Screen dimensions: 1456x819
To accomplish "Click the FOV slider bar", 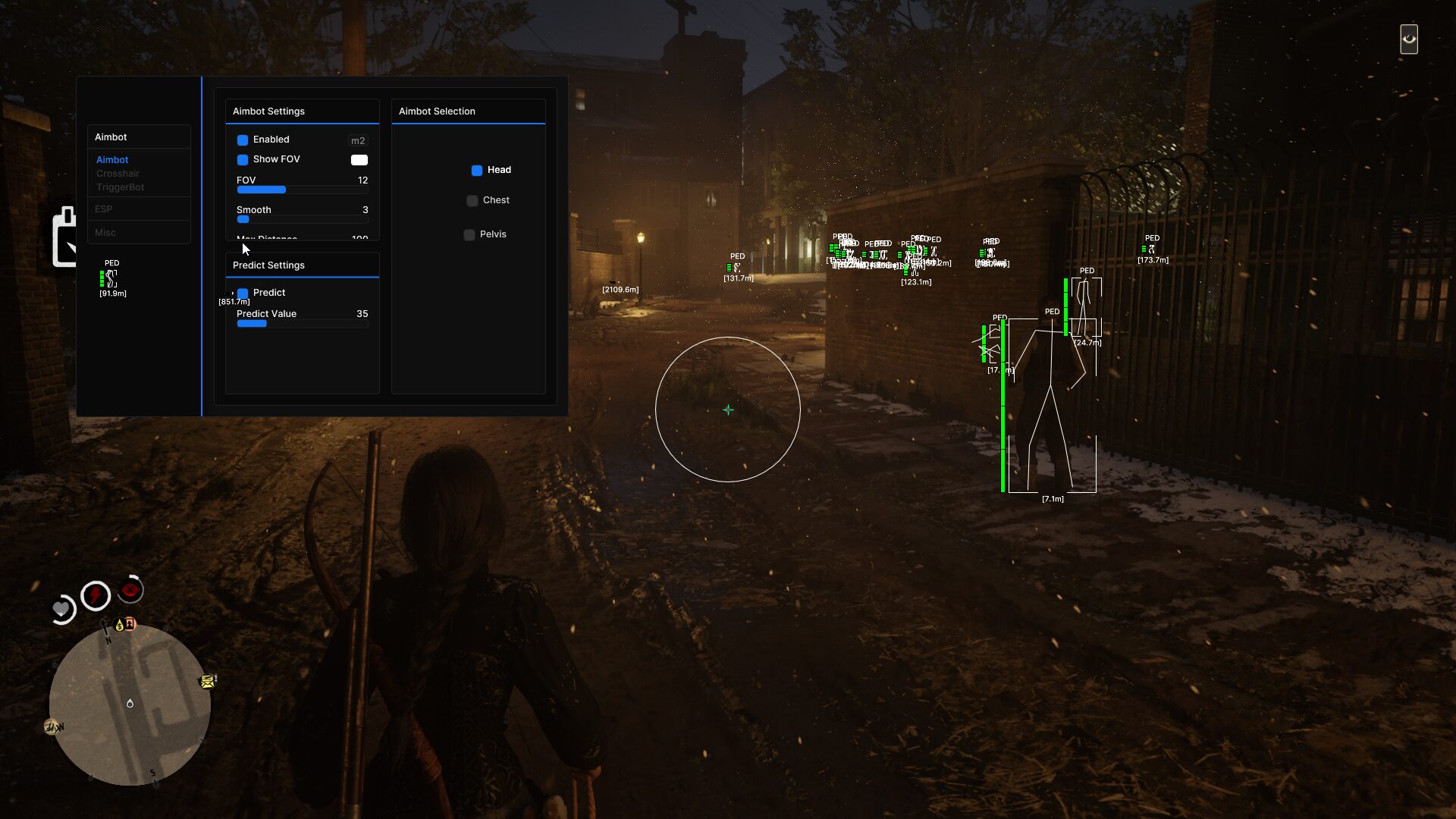I will pyautogui.click(x=302, y=190).
